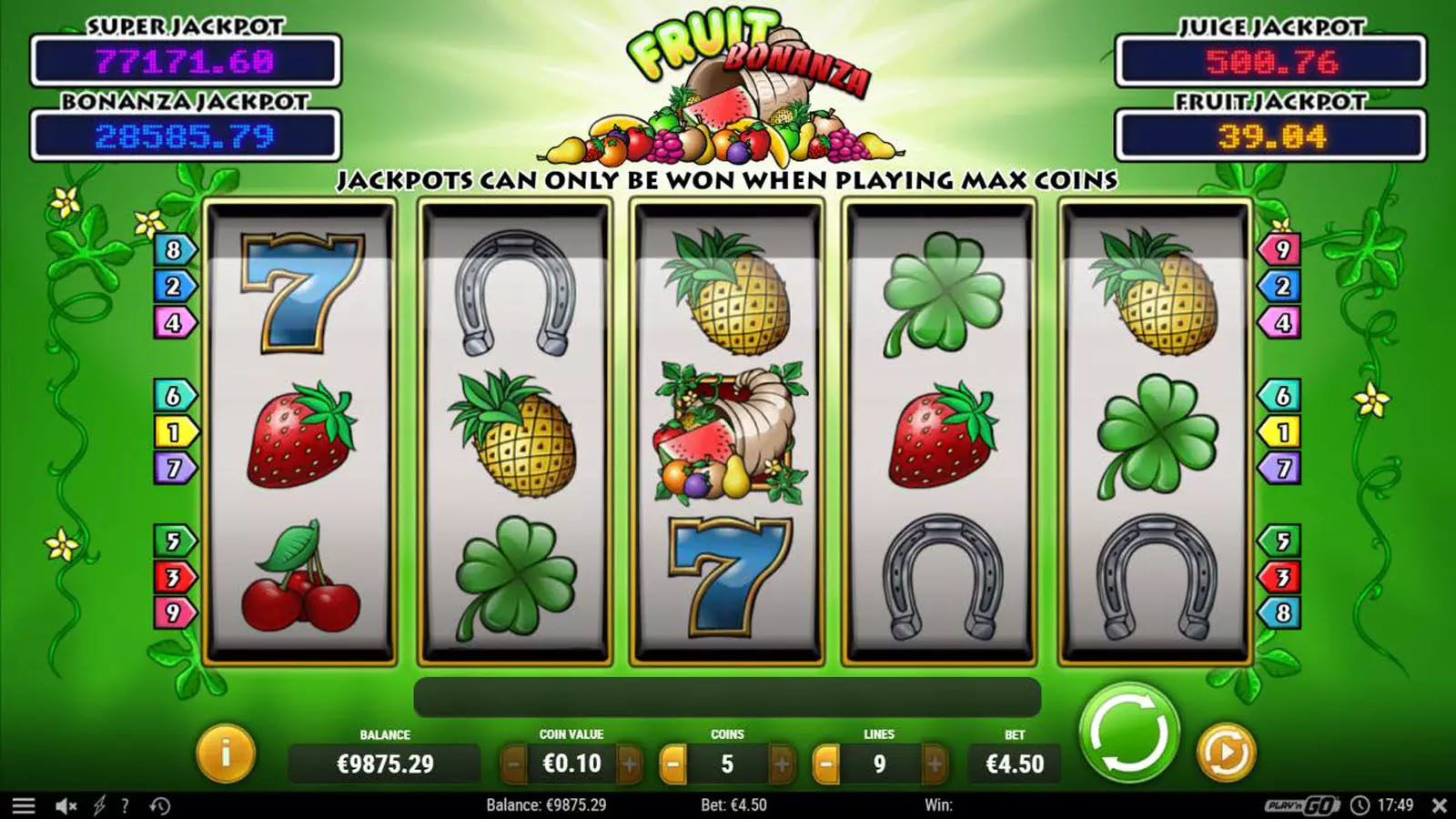Screen dimensions: 1456x819
Task: Raise the number of lines
Action: [934, 764]
